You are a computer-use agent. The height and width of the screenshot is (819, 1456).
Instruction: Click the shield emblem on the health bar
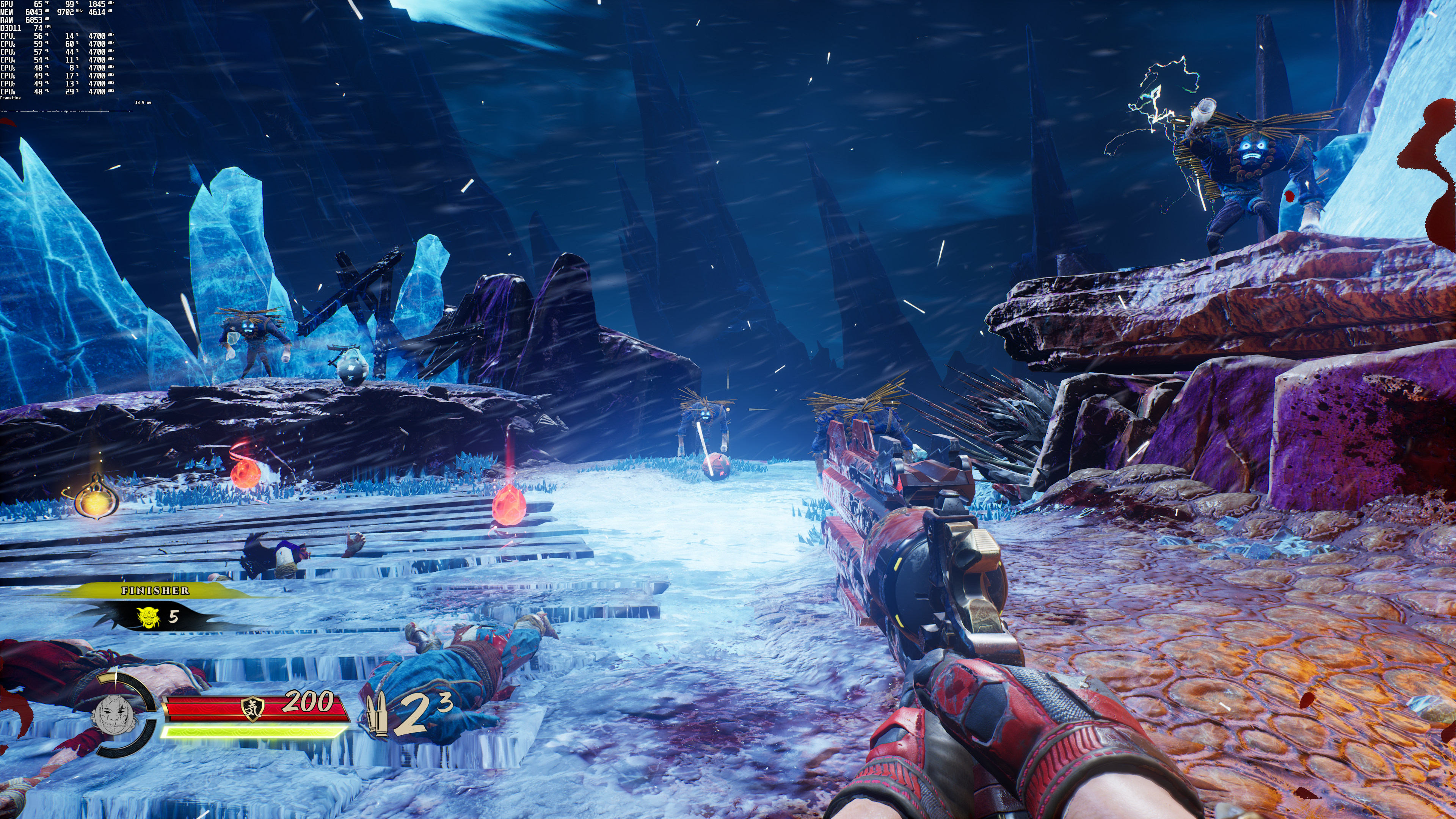(253, 708)
